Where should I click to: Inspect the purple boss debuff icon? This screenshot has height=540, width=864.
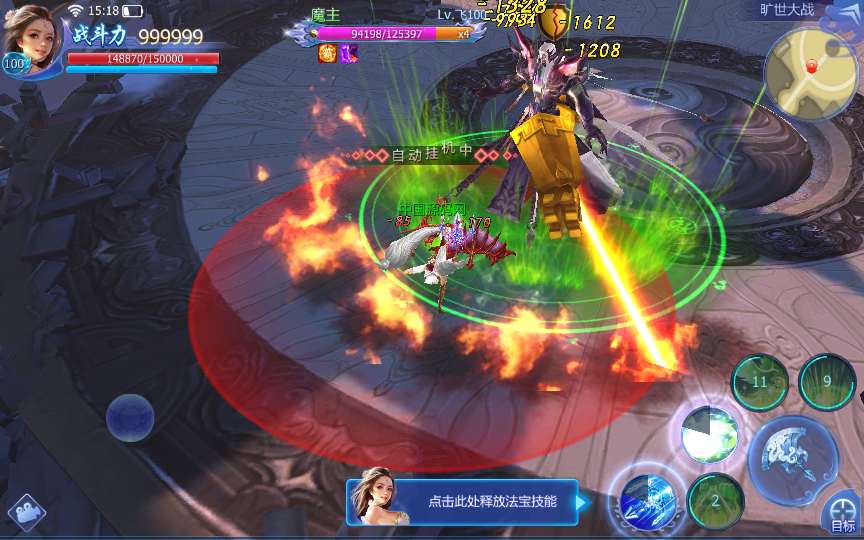[348, 54]
